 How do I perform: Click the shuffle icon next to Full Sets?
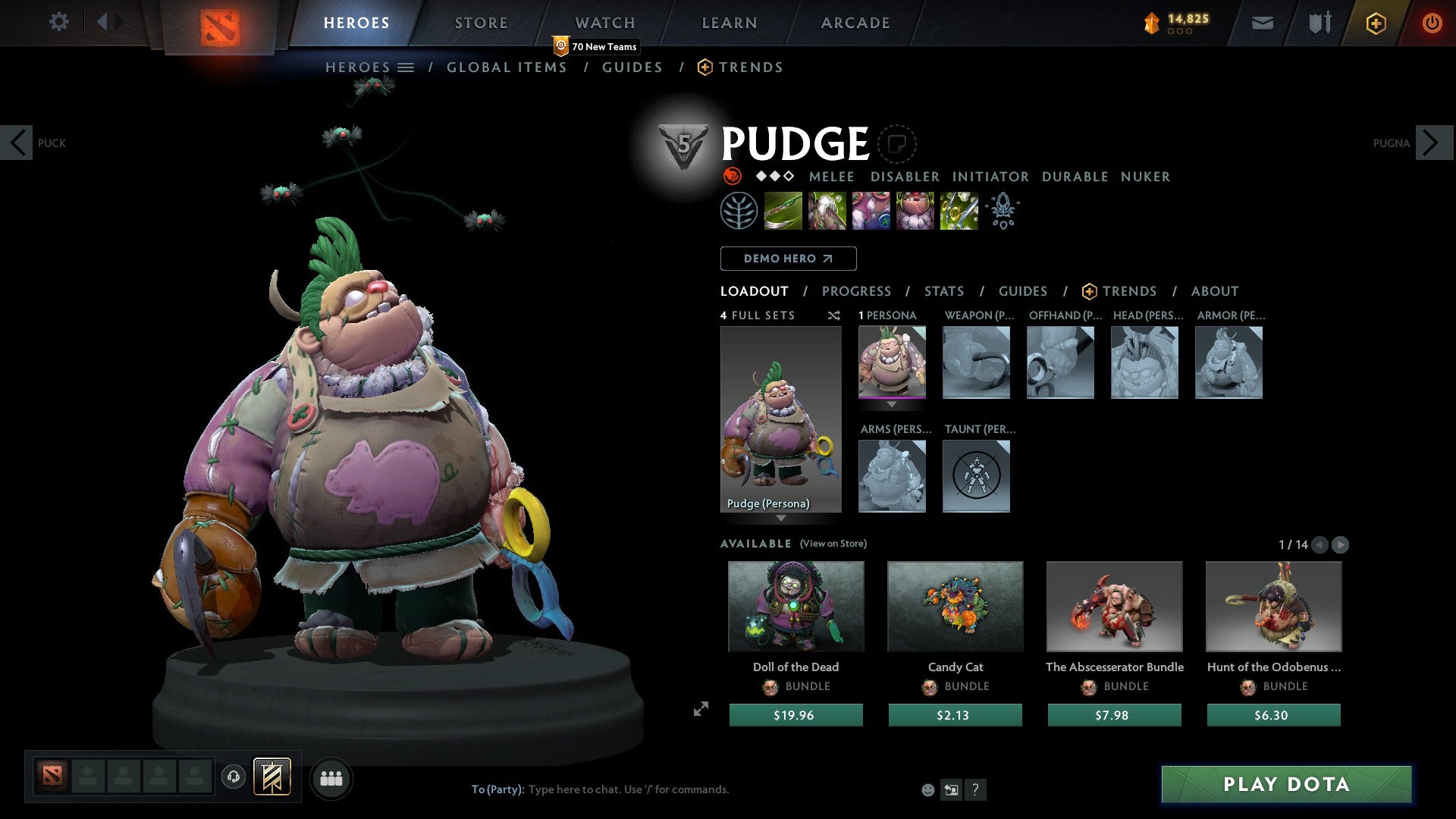point(834,315)
